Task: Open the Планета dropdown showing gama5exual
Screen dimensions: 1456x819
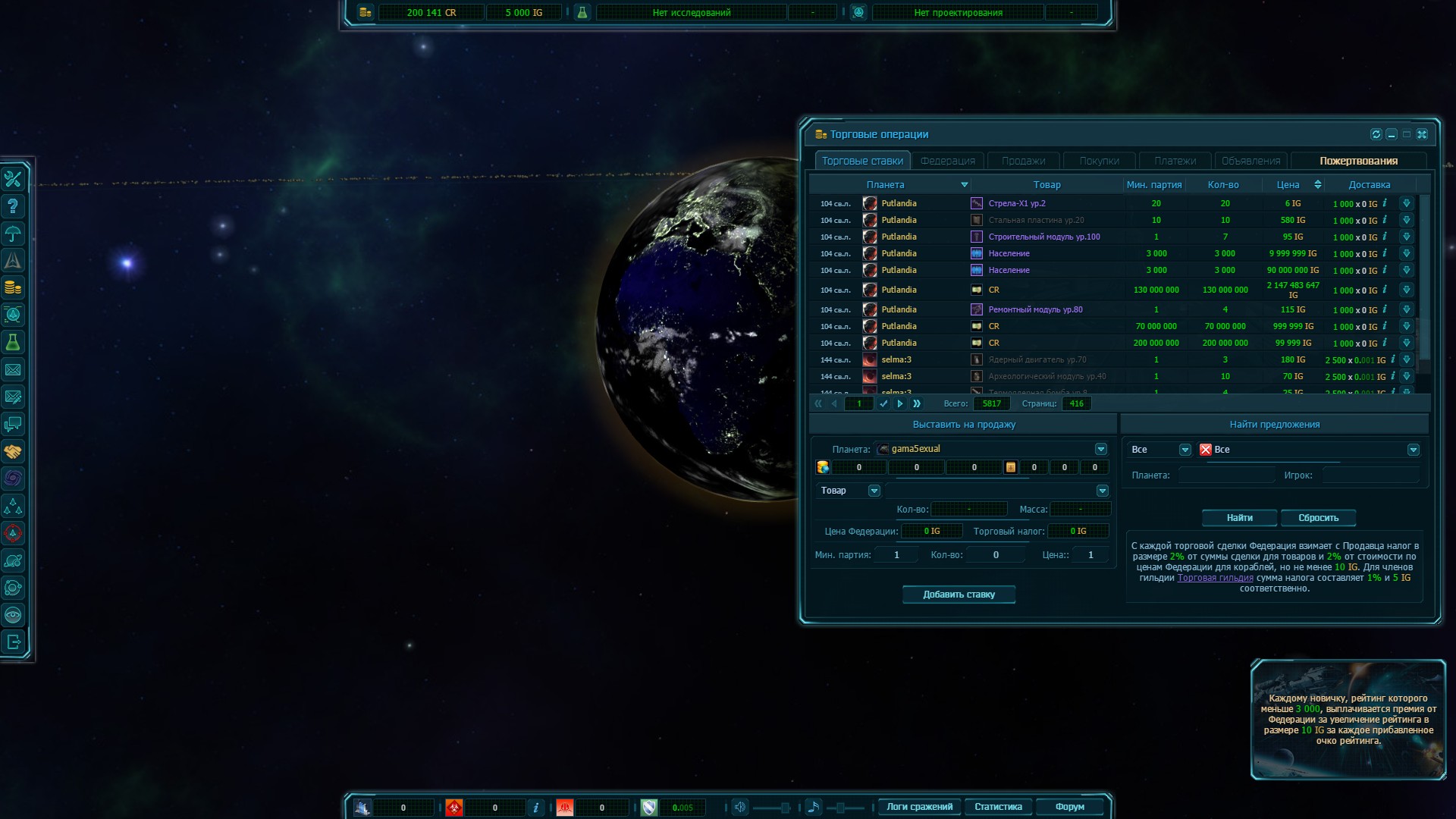Action: [x=1101, y=449]
